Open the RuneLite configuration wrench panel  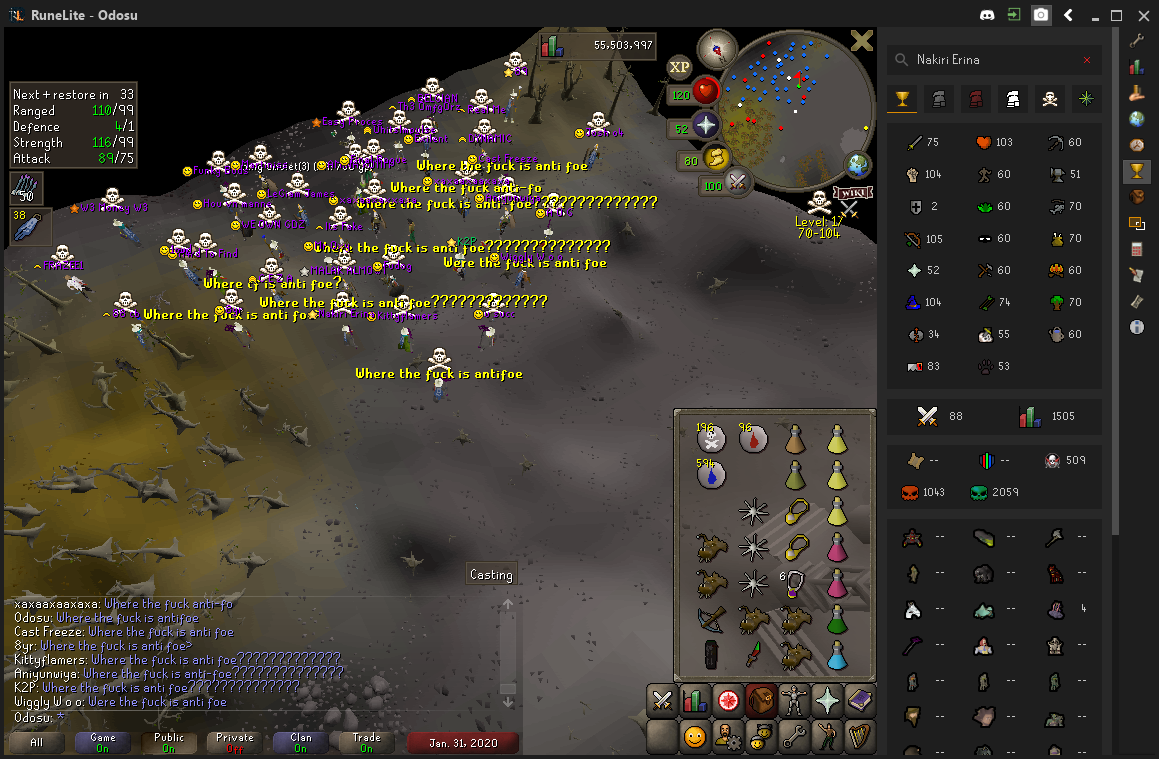[1136, 41]
